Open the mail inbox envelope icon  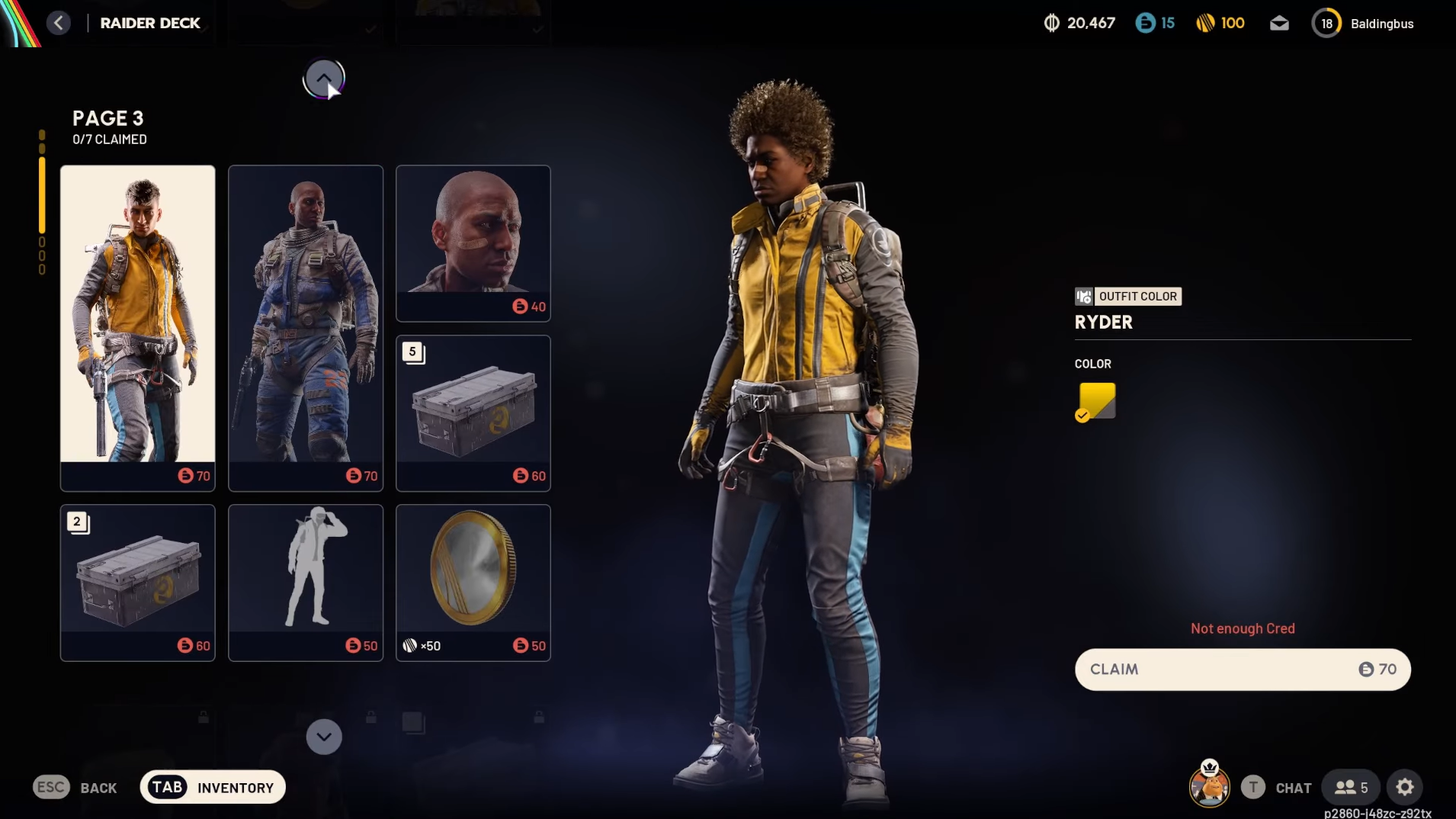1279,24
